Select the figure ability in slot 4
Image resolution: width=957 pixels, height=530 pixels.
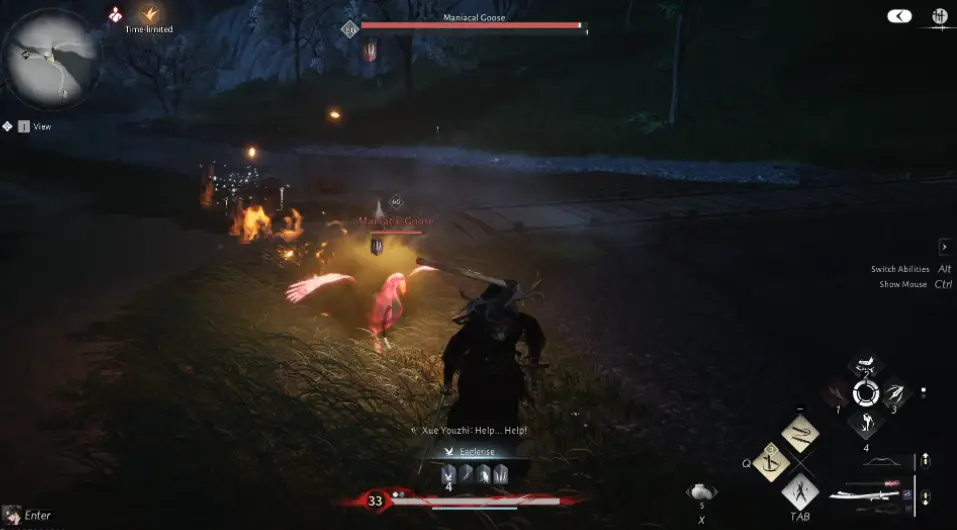[865, 422]
